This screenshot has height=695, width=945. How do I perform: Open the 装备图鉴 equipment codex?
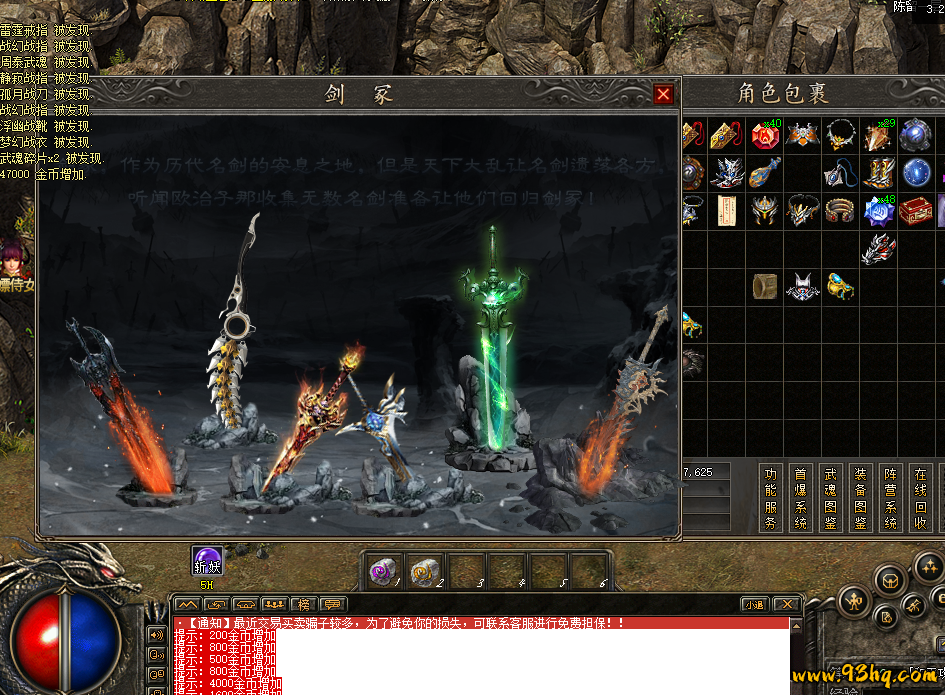pos(860,497)
